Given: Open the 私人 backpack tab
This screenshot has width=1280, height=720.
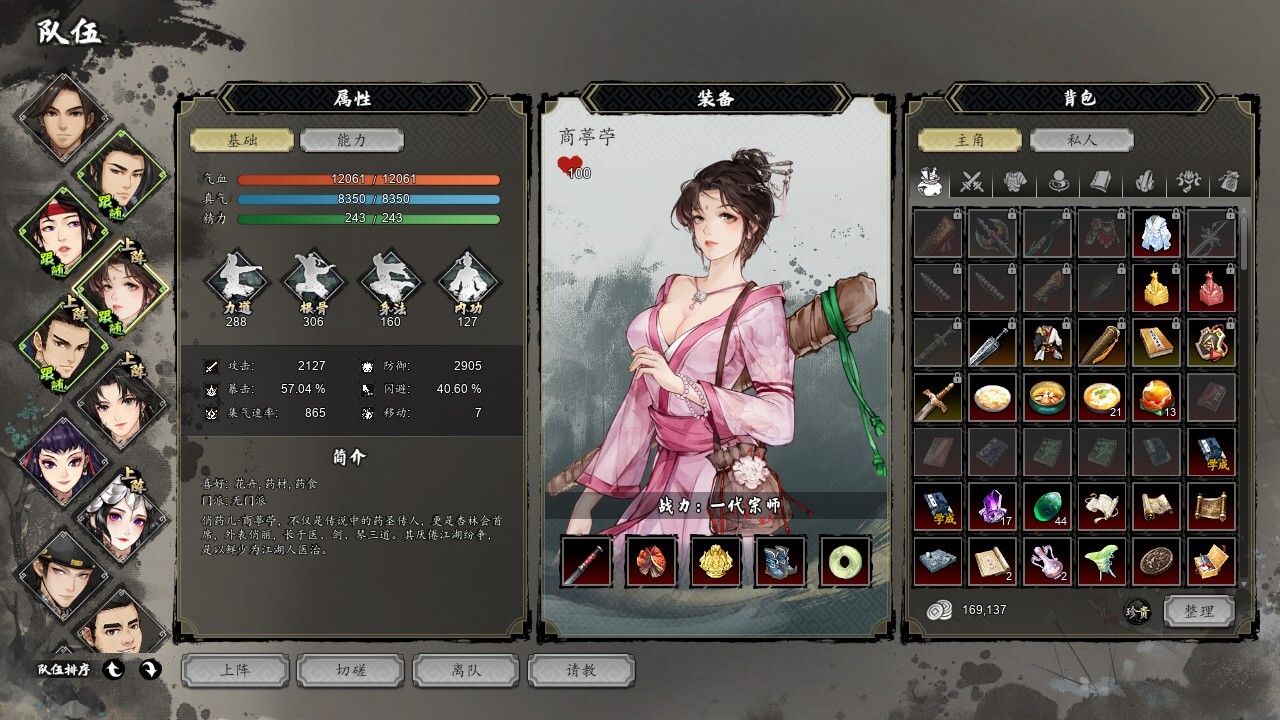Looking at the screenshot, I should click(1080, 141).
